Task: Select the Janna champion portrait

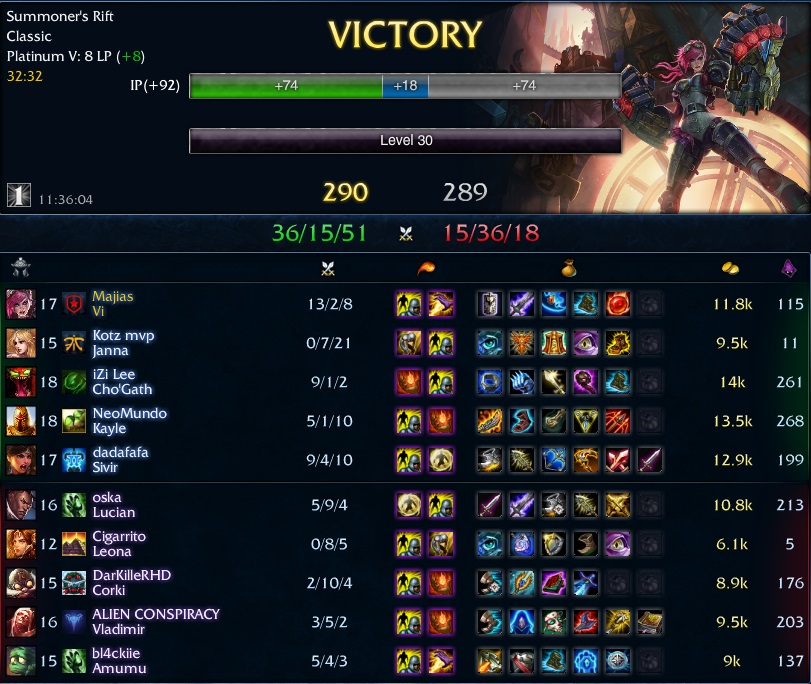Action: tap(19, 343)
